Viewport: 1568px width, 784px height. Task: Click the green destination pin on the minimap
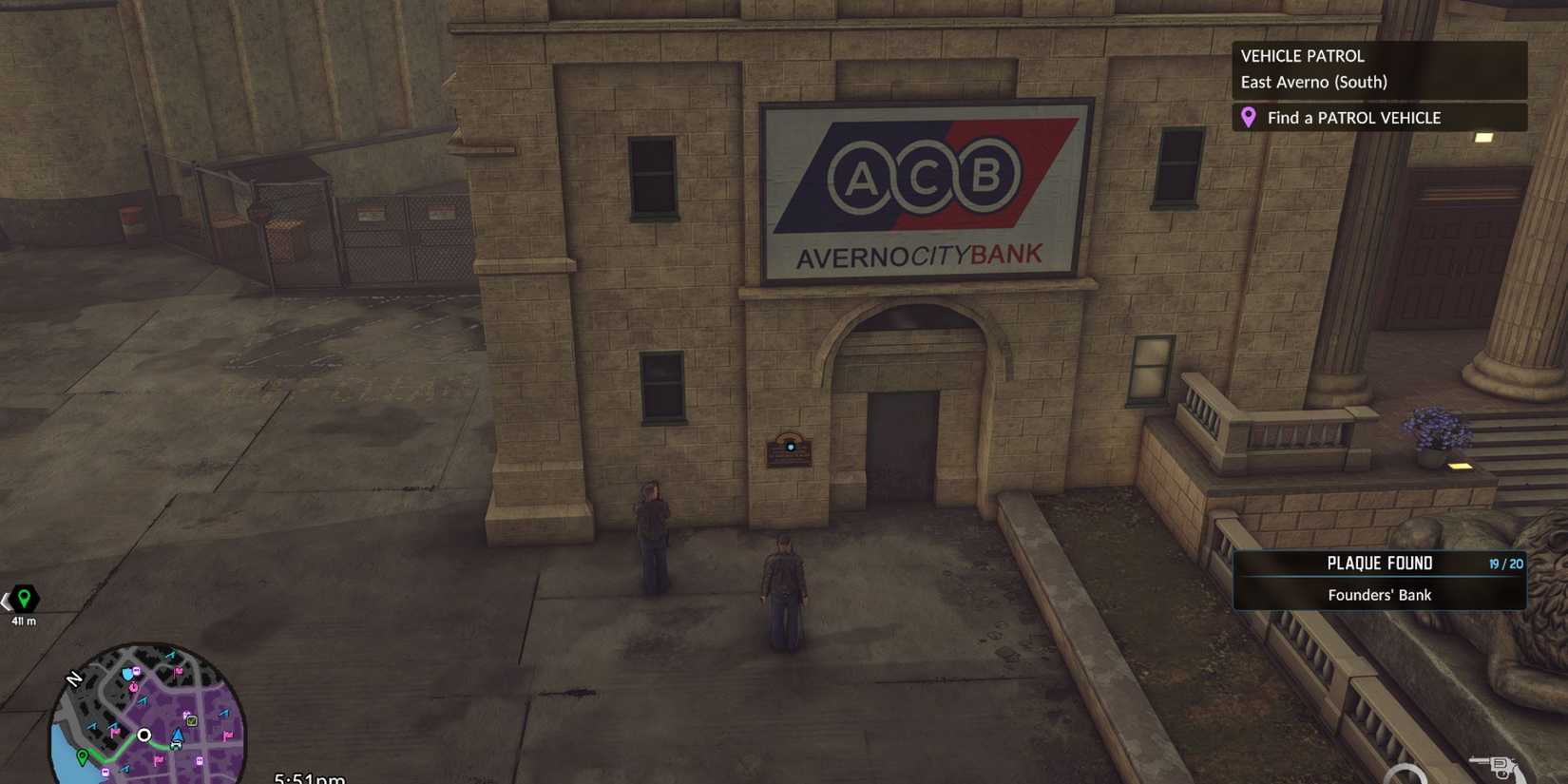pos(82,757)
